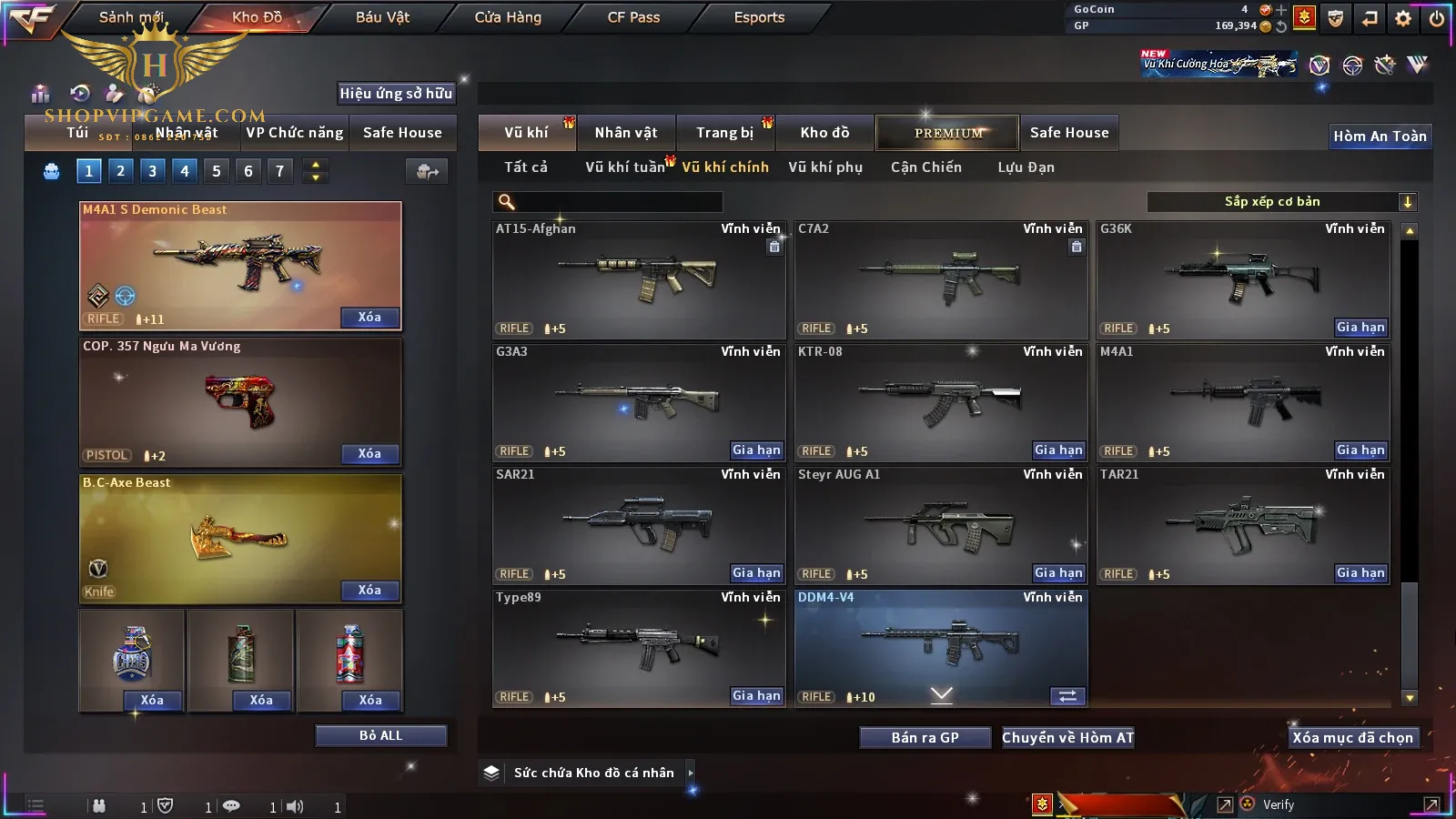The width and height of the screenshot is (1456, 819).
Task: Open the Esports menu
Action: 759,17
